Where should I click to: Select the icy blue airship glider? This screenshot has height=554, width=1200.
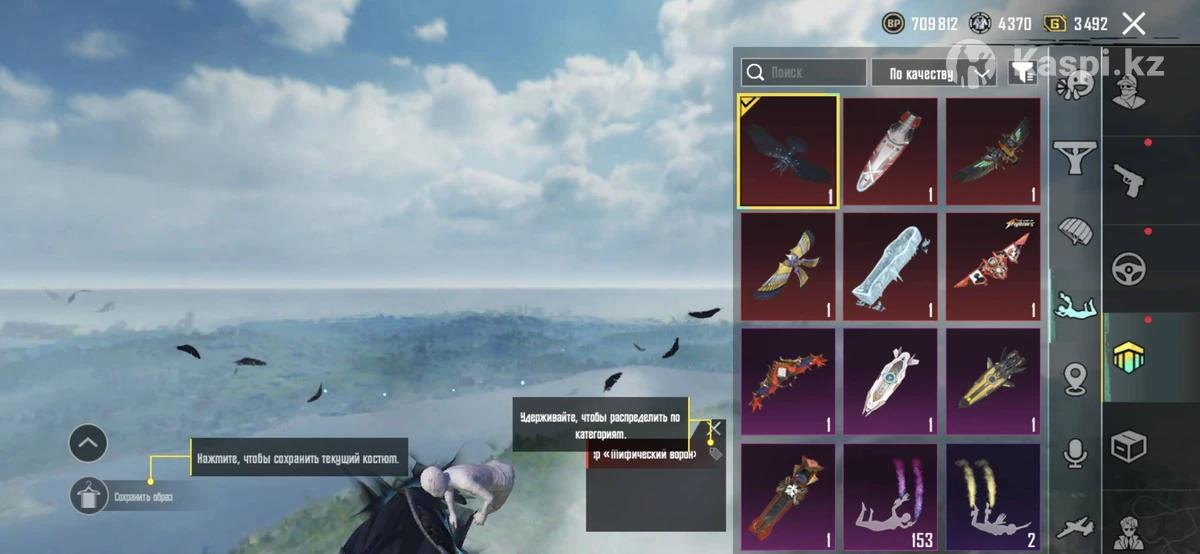point(890,266)
